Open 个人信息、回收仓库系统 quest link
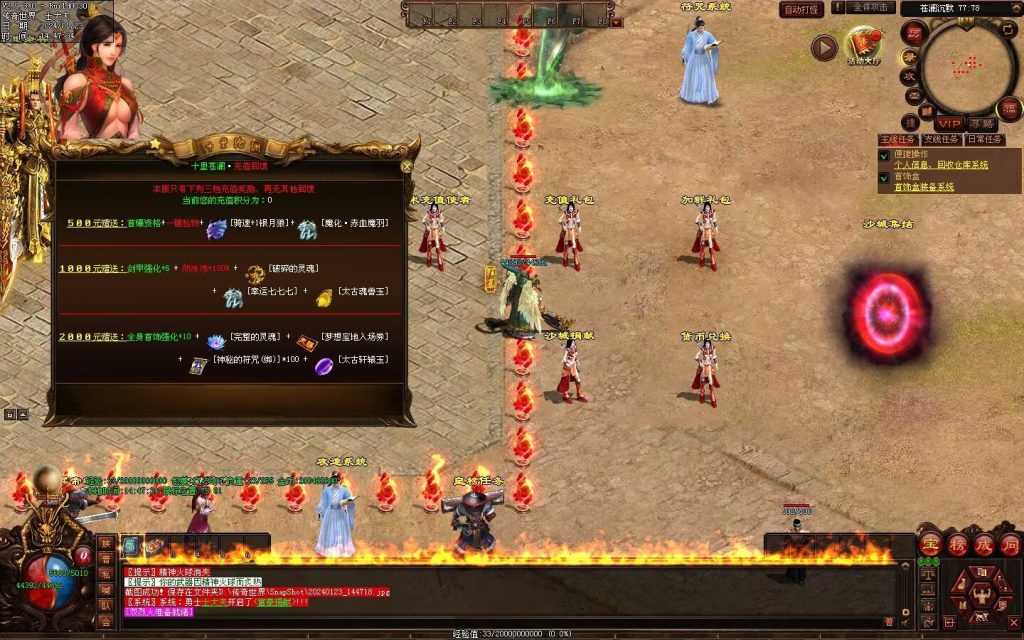The width and height of the screenshot is (1024, 640). (940, 165)
